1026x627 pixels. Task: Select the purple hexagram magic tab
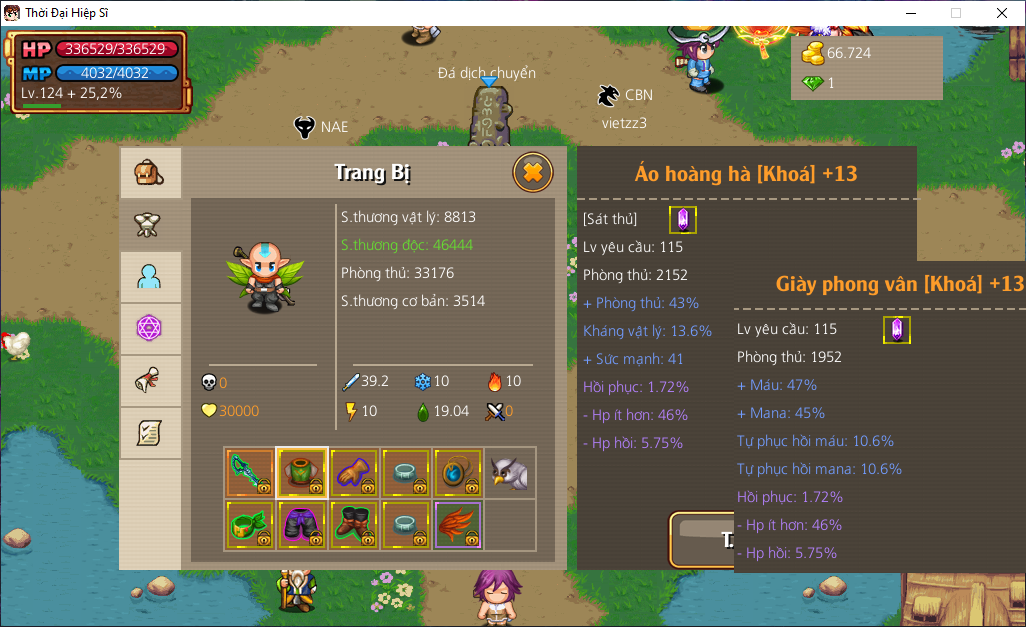[150, 329]
